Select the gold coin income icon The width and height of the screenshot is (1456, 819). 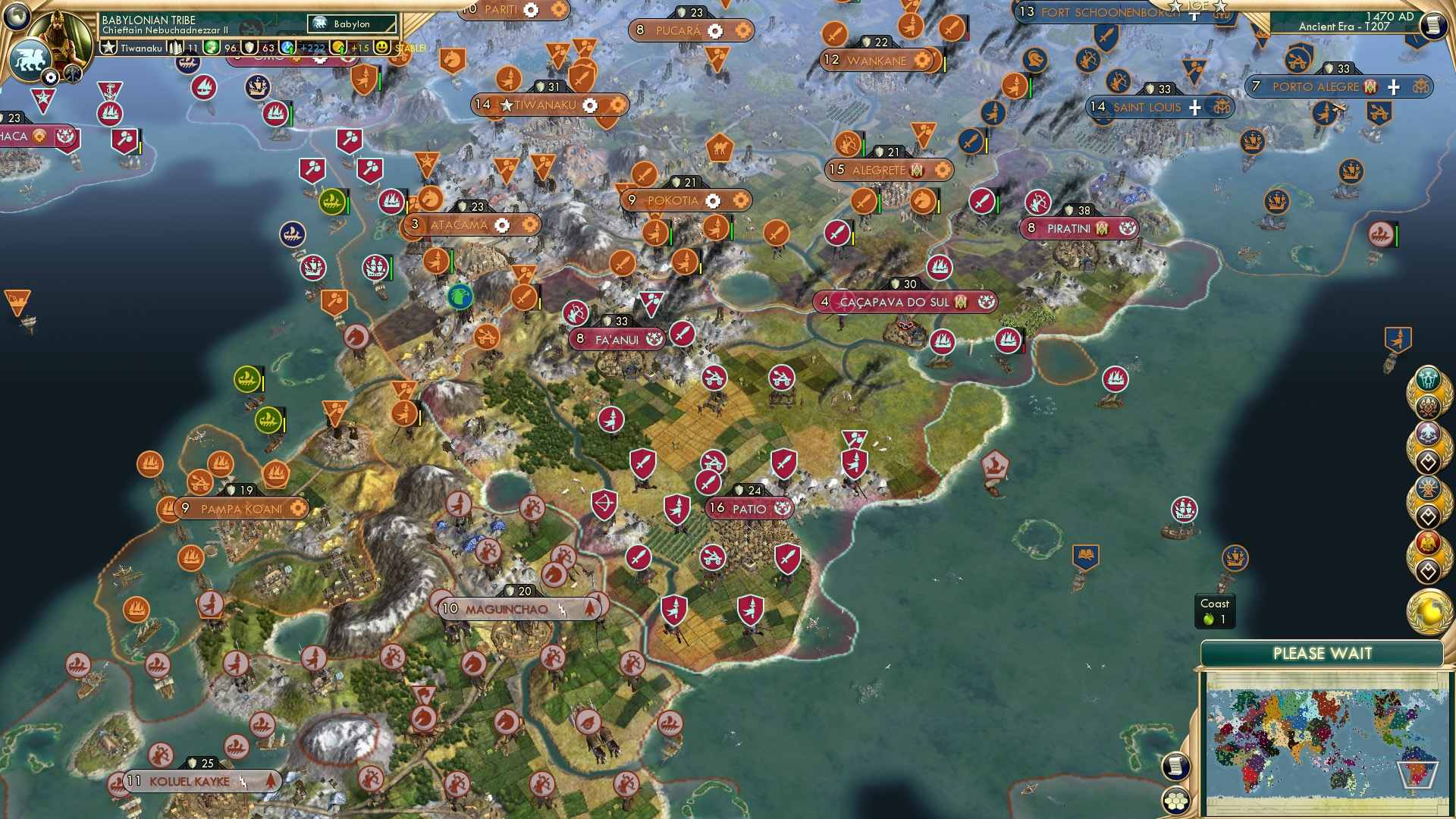(338, 47)
